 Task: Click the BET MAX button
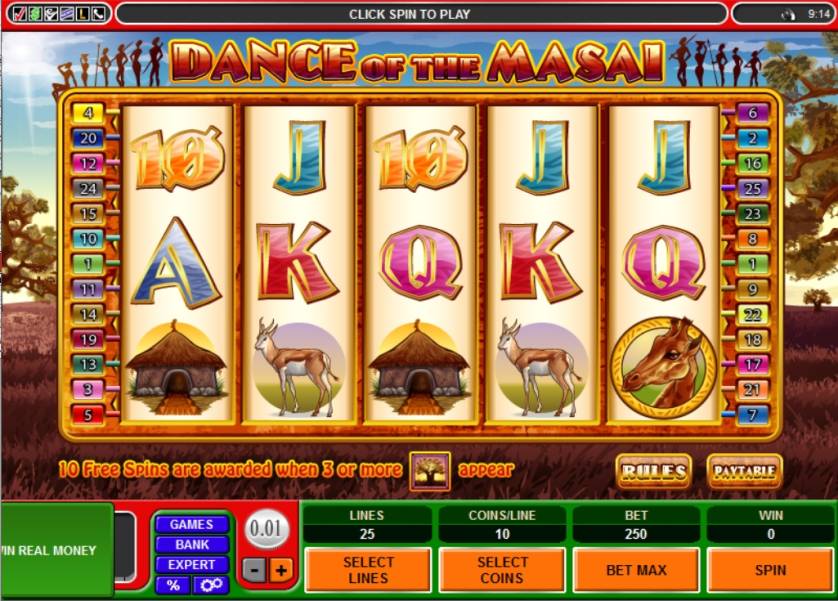[635, 570]
